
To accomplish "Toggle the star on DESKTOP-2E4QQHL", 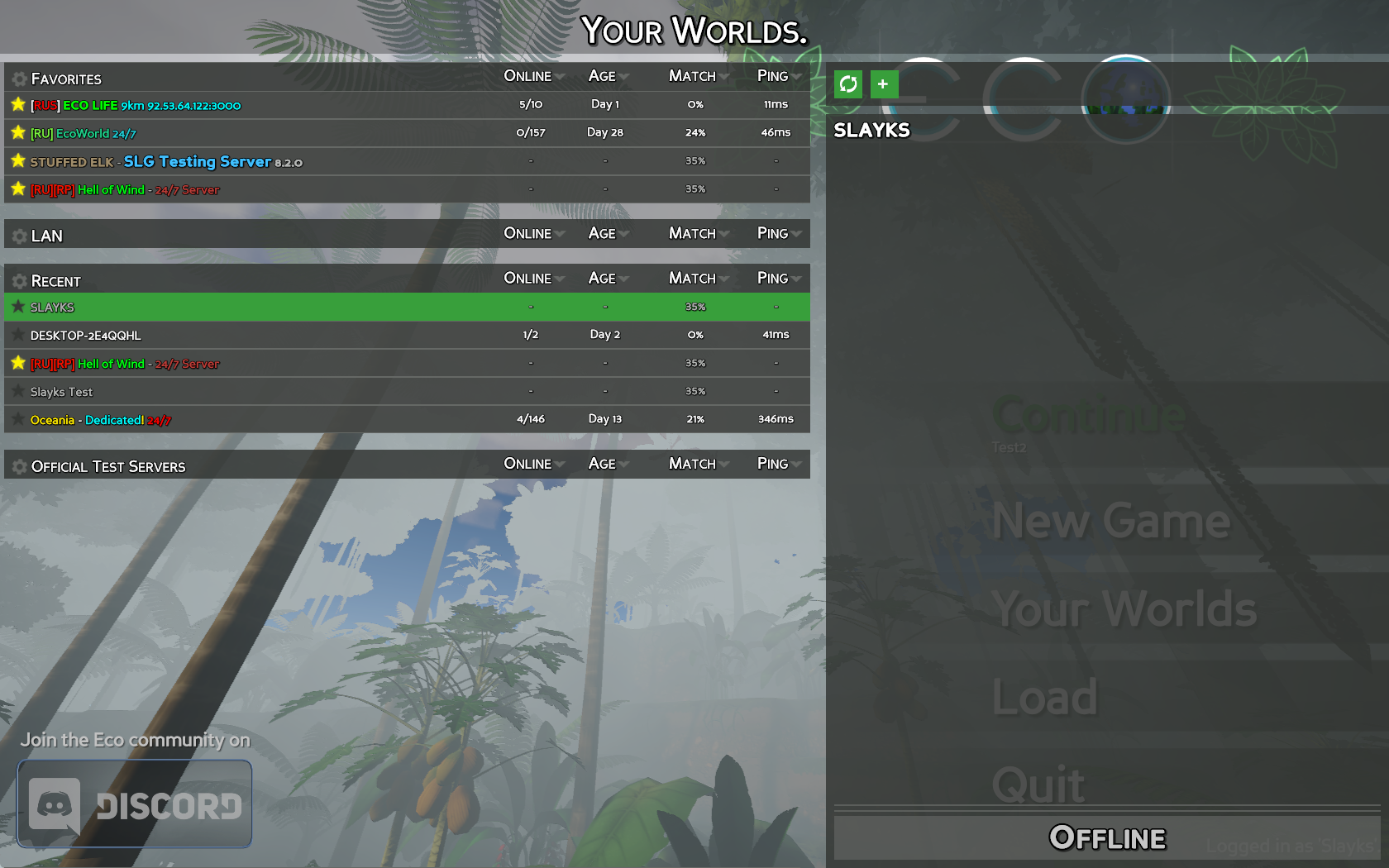I will [18, 335].
